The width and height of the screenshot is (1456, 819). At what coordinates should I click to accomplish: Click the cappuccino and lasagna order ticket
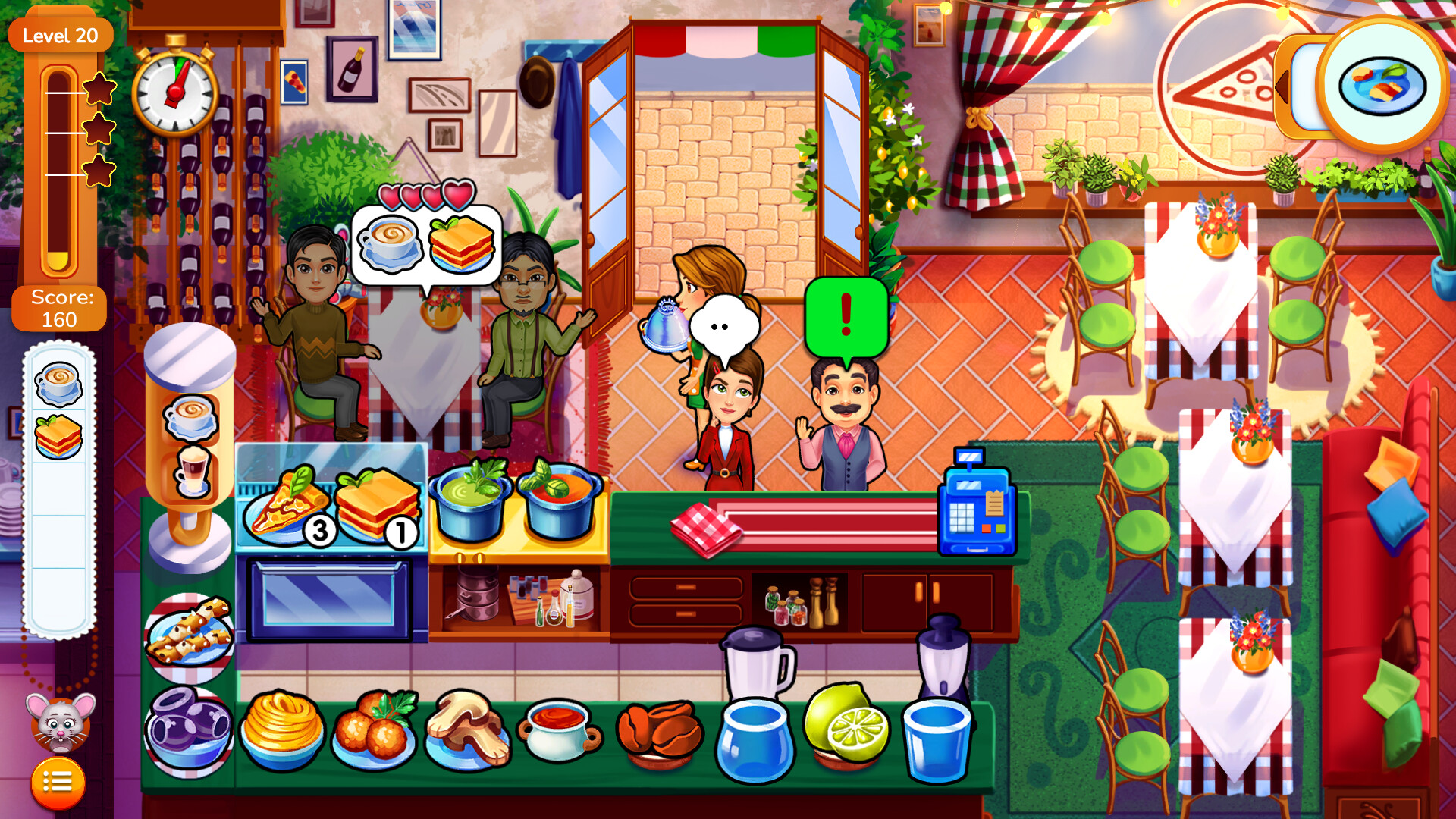pyautogui.click(x=428, y=246)
